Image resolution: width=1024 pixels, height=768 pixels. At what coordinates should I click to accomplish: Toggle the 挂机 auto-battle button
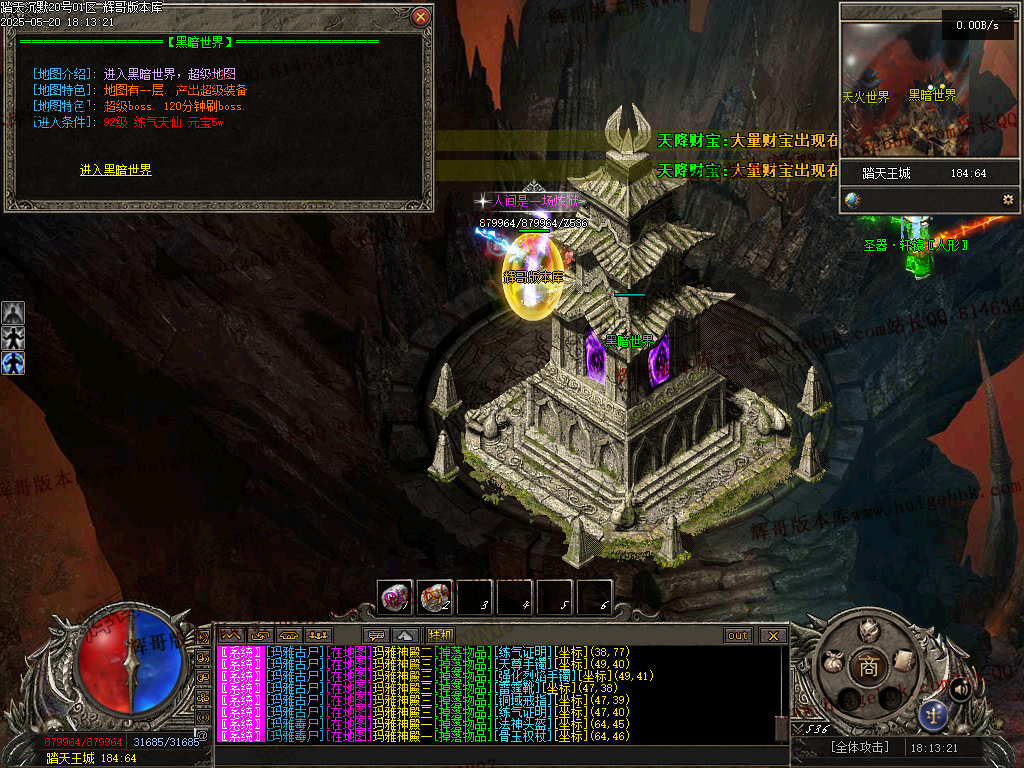click(440, 635)
